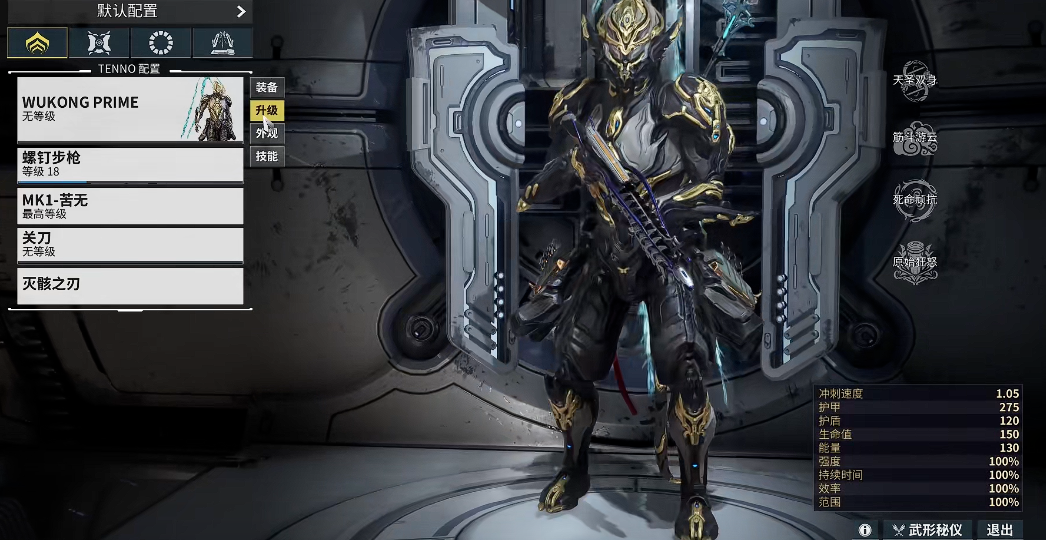Select the WUKONG PRIME warframe slot
Screen dimensions: 1046x540
[x=130, y=109]
